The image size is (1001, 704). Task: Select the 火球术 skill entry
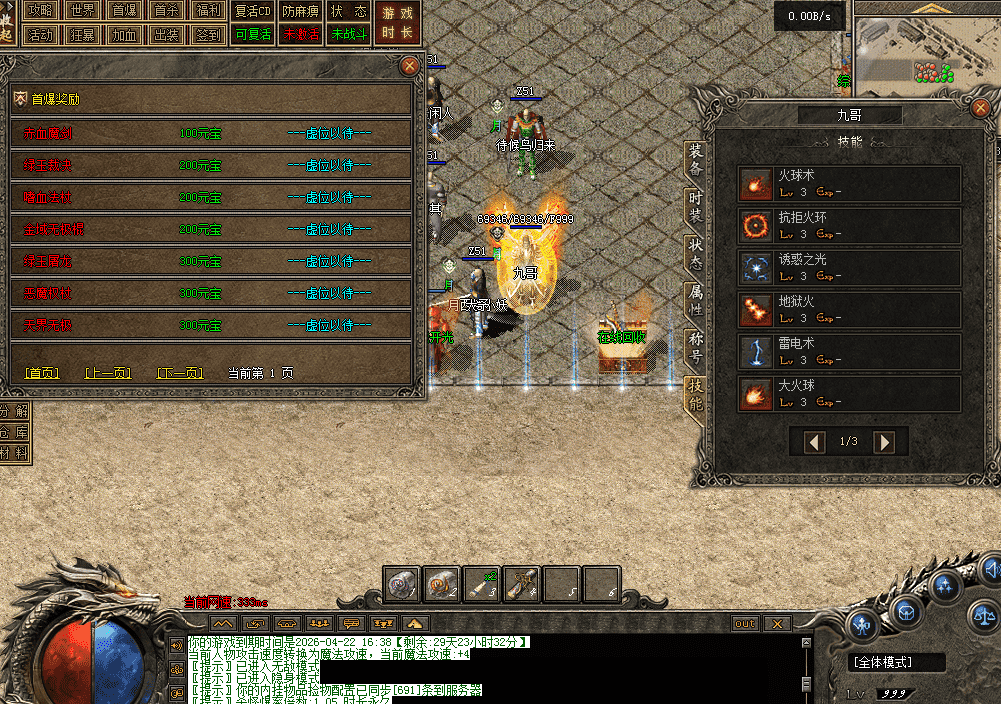pos(849,183)
